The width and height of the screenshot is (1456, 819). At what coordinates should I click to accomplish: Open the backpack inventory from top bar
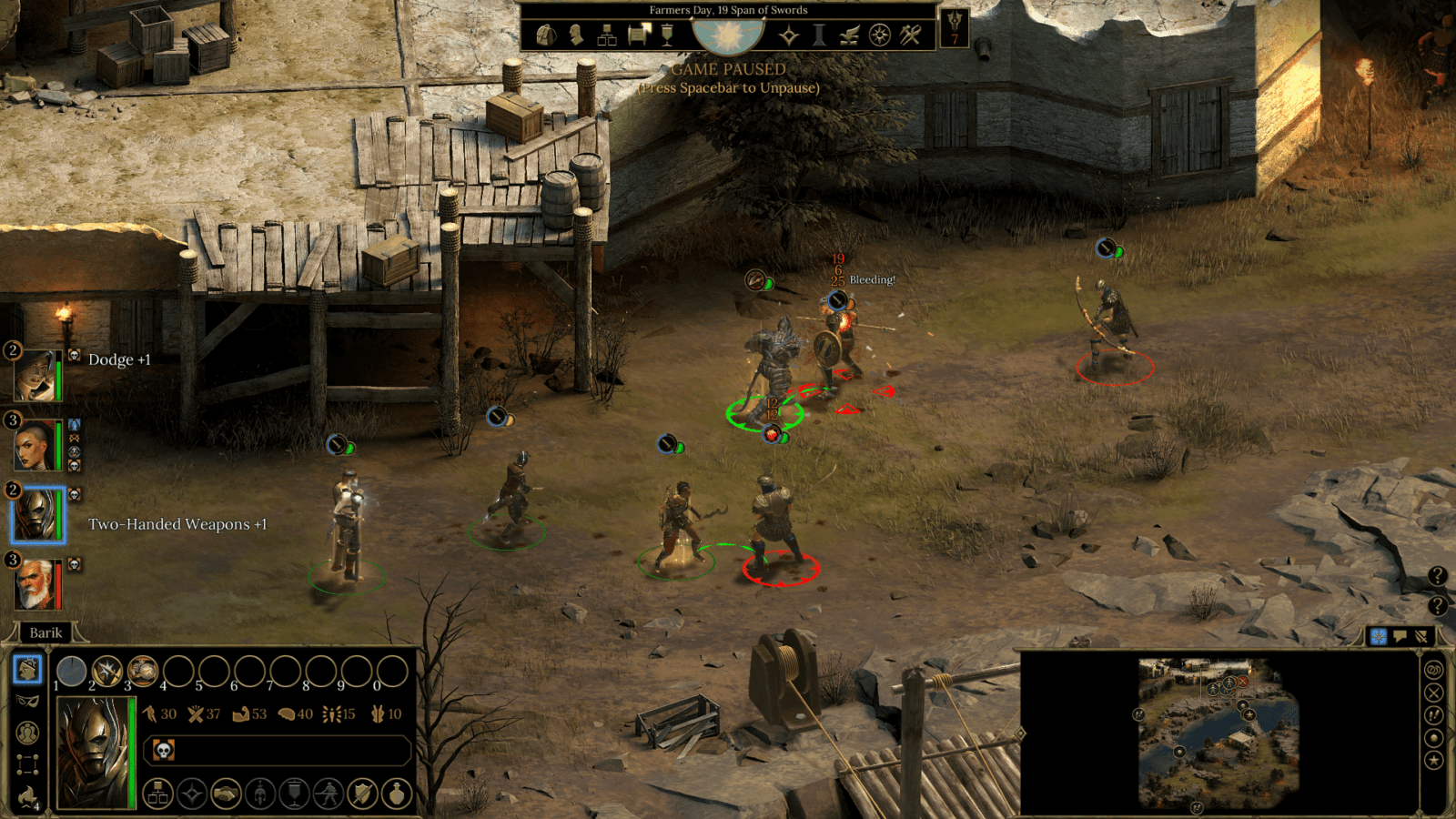[545, 35]
